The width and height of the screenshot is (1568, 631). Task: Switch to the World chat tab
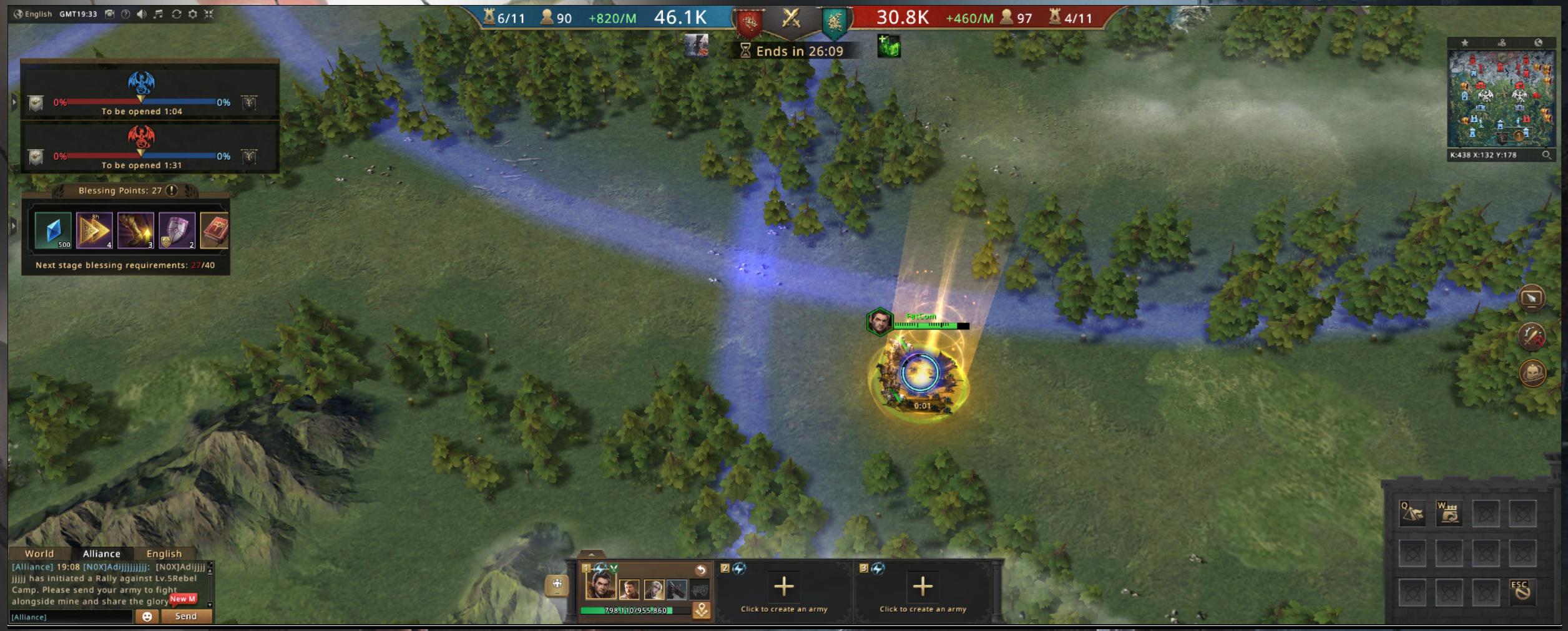click(39, 554)
